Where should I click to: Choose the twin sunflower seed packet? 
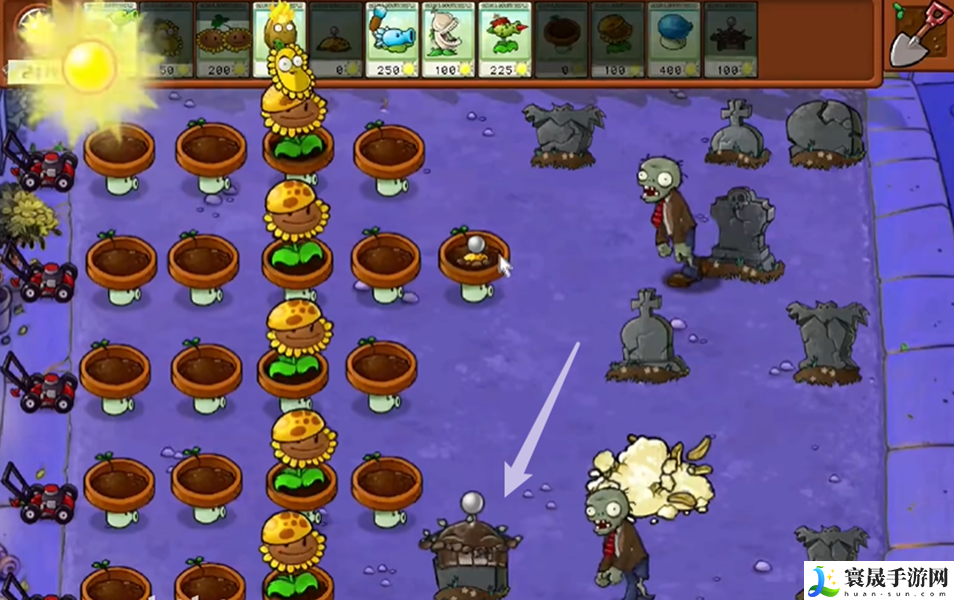tap(223, 40)
